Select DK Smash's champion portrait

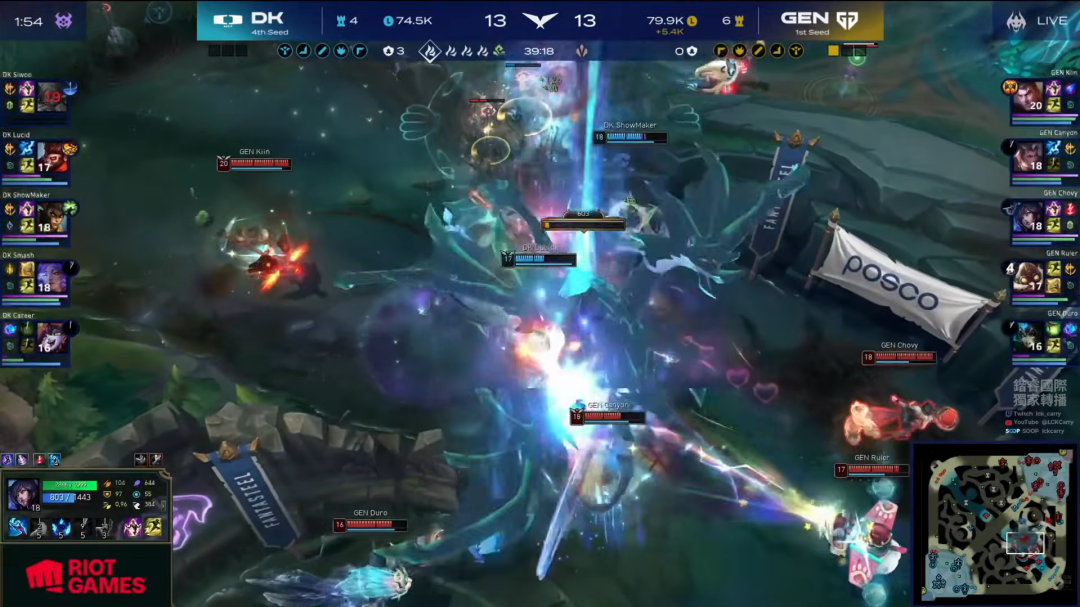(52, 277)
